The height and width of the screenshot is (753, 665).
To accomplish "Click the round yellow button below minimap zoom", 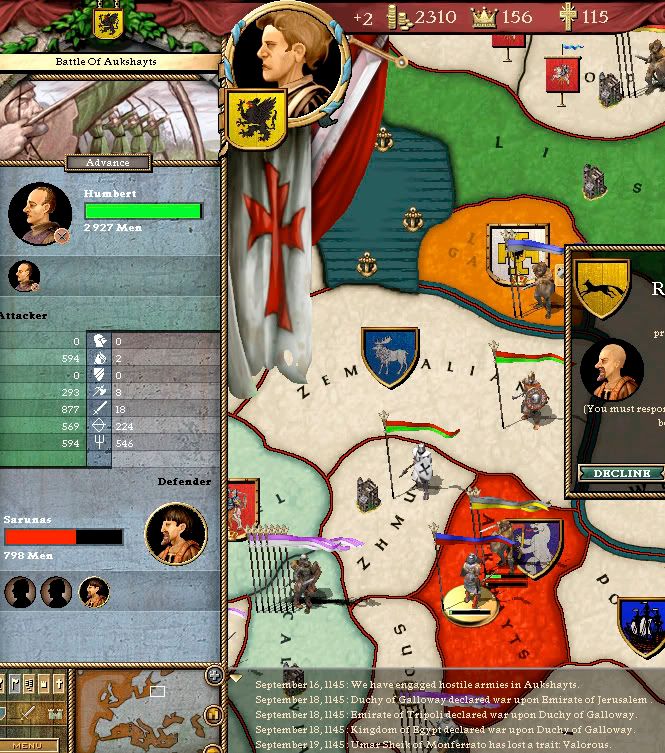I will [x=212, y=714].
